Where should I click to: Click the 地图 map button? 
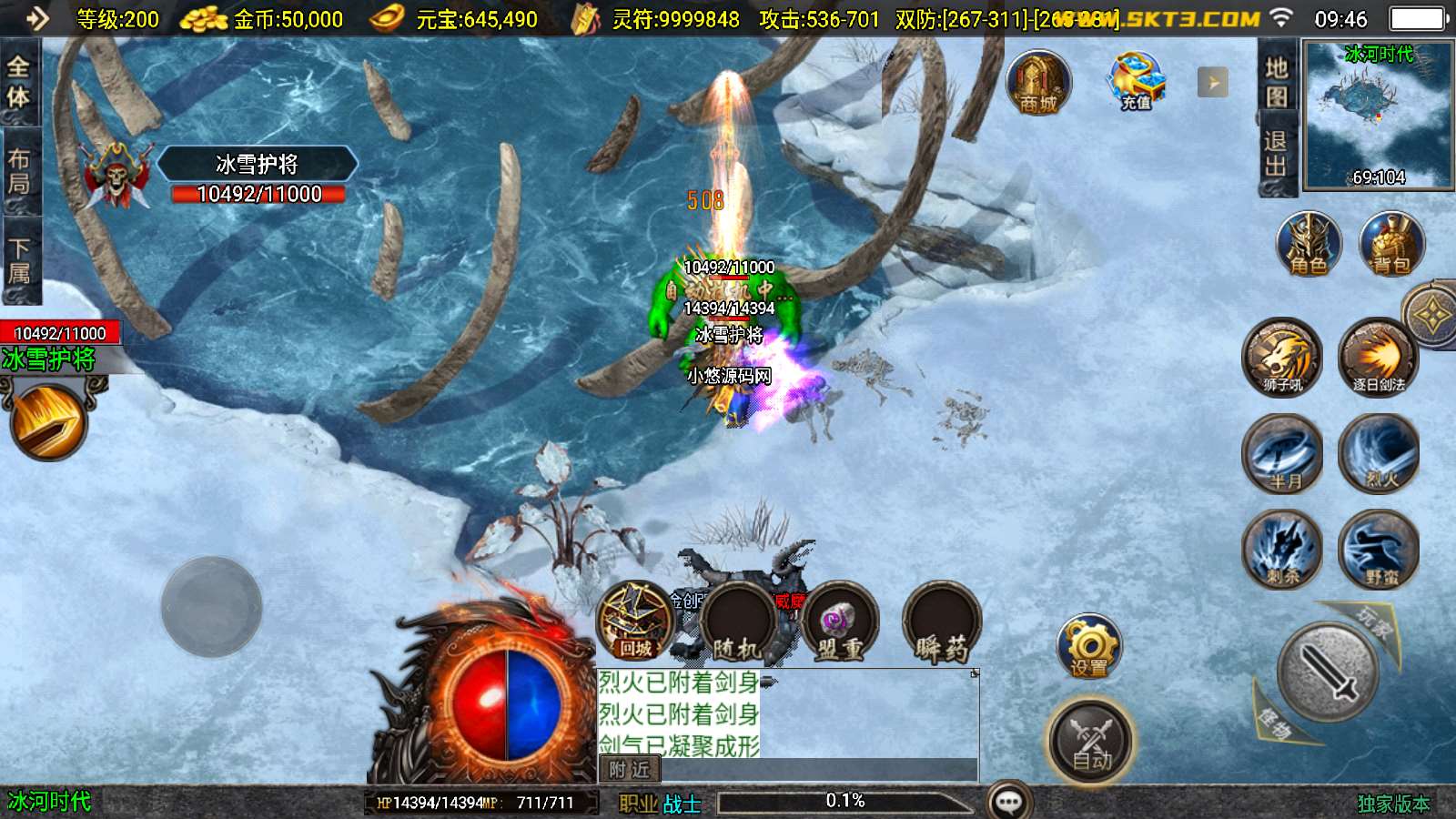pyautogui.click(x=1276, y=82)
